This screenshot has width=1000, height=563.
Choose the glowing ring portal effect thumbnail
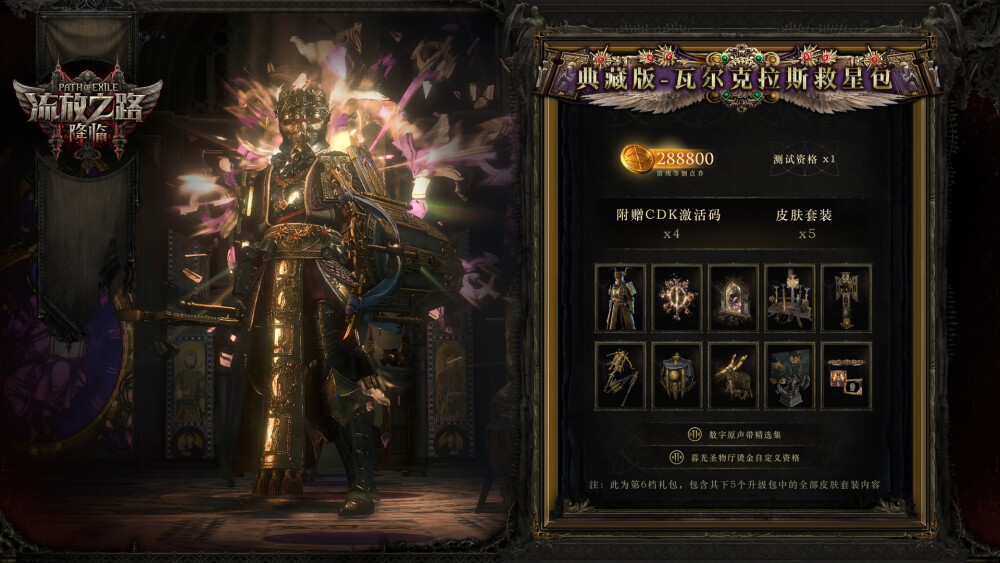[x=677, y=298]
